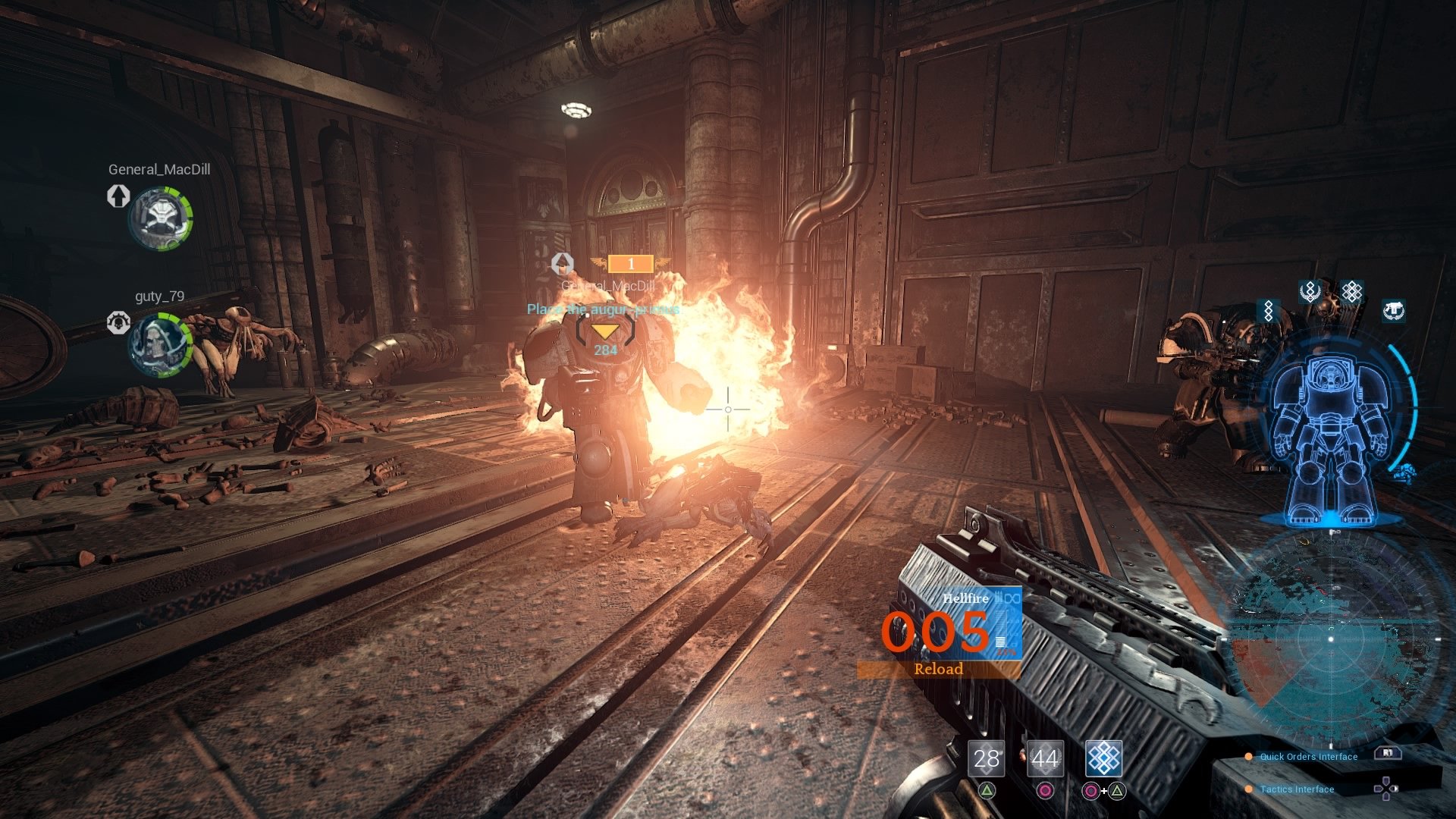1456x819 pixels.
Task: Click the triangle button prompt under 28
Action: (x=986, y=791)
